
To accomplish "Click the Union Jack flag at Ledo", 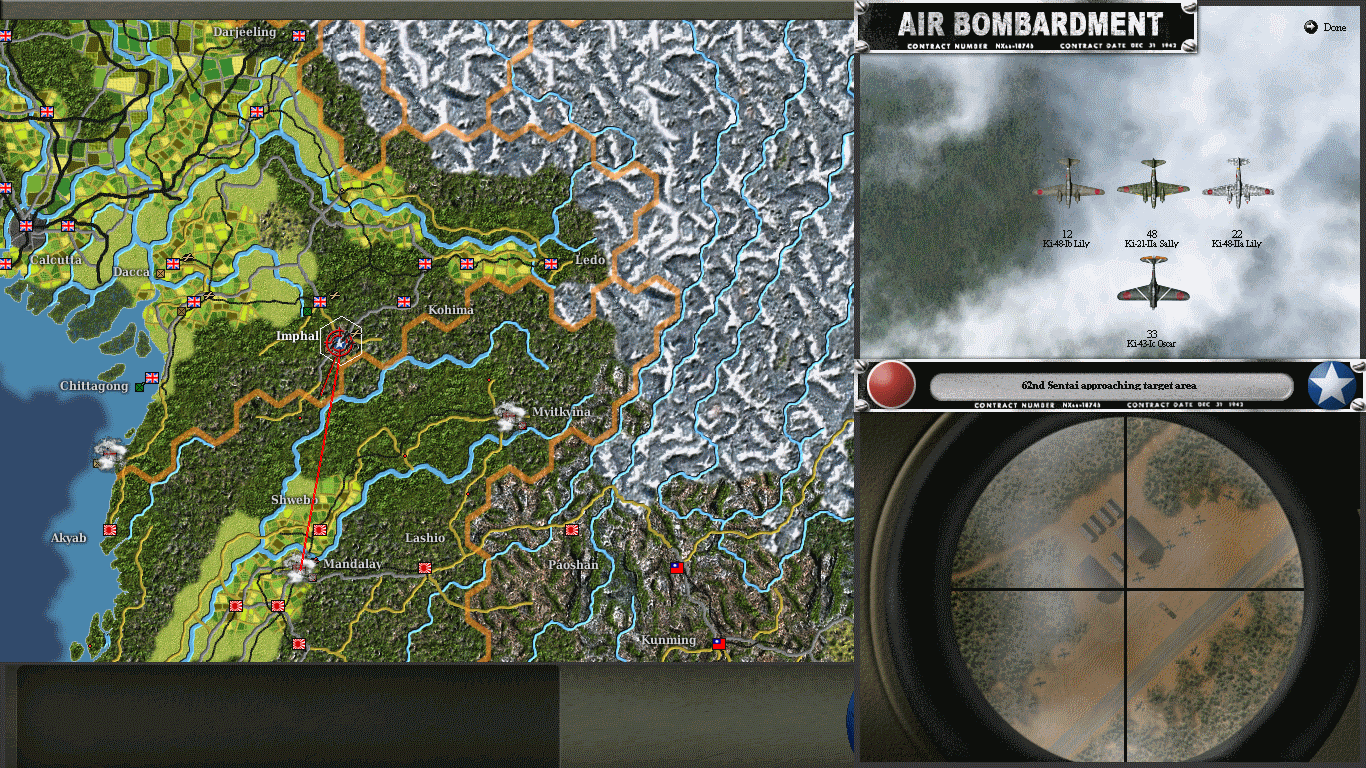I will point(552,266).
